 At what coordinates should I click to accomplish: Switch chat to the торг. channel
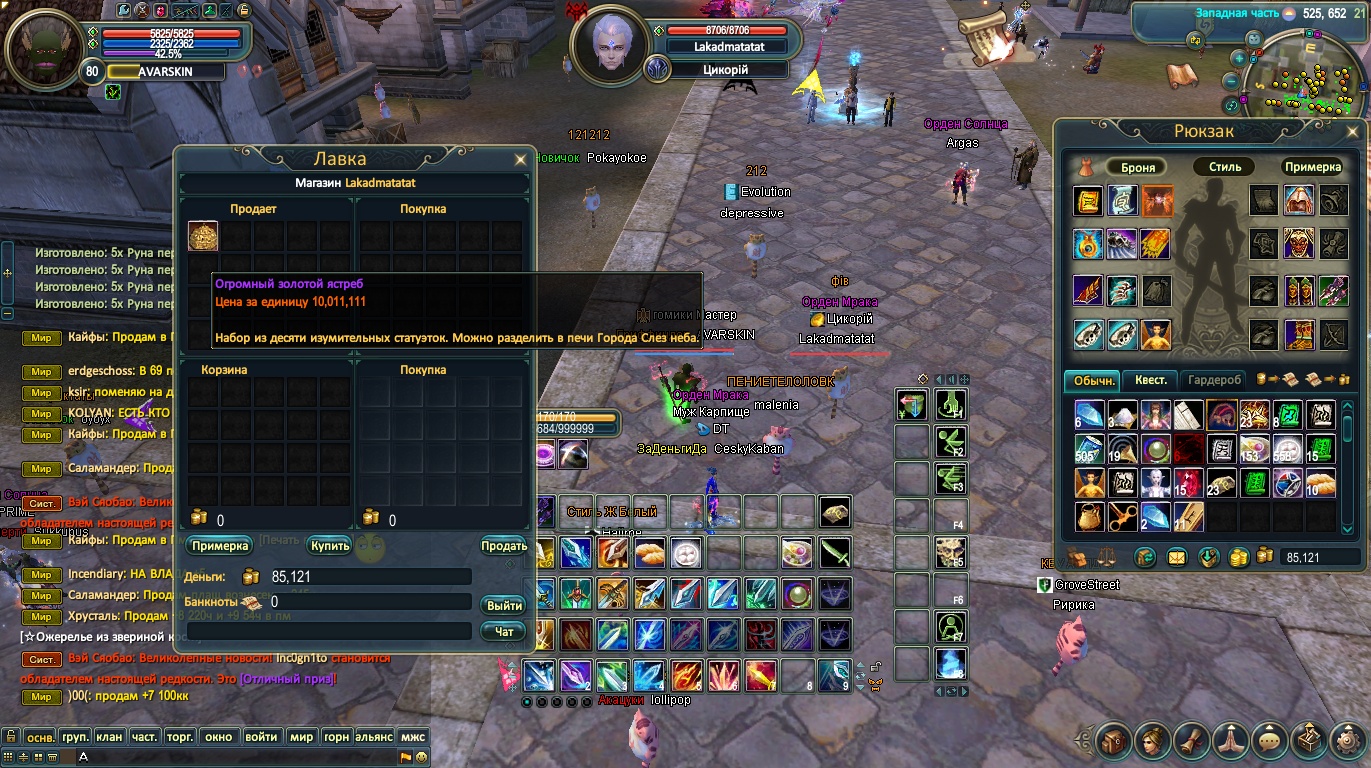(180, 737)
